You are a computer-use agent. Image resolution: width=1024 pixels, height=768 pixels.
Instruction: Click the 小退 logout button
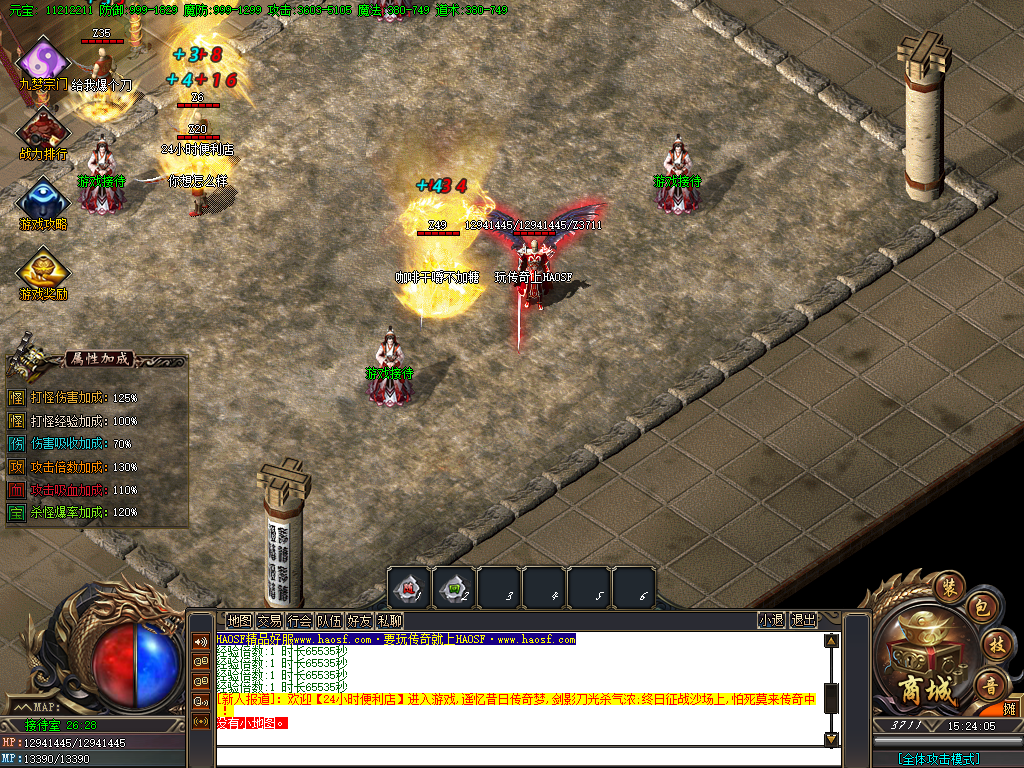tap(771, 620)
